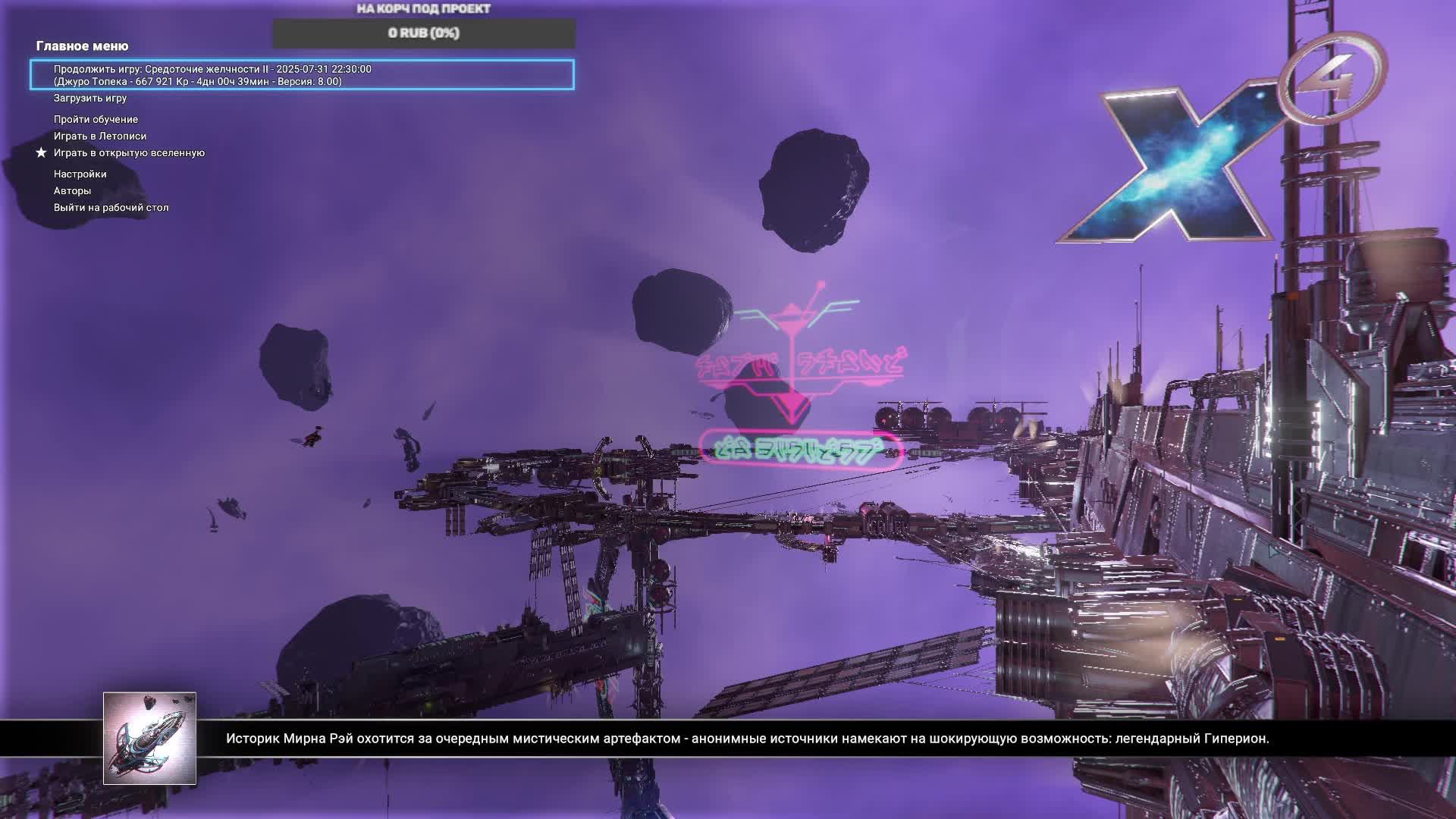Image resolution: width=1456 pixels, height=819 pixels.
Task: Click the Hyperion ship news thumbnail
Action: (x=149, y=738)
